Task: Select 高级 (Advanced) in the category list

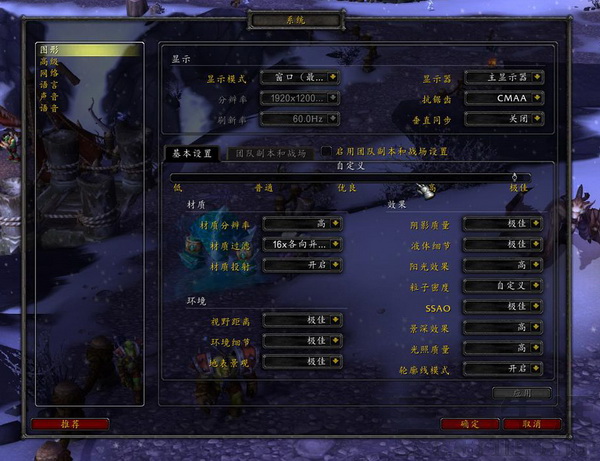Action: click(x=50, y=61)
